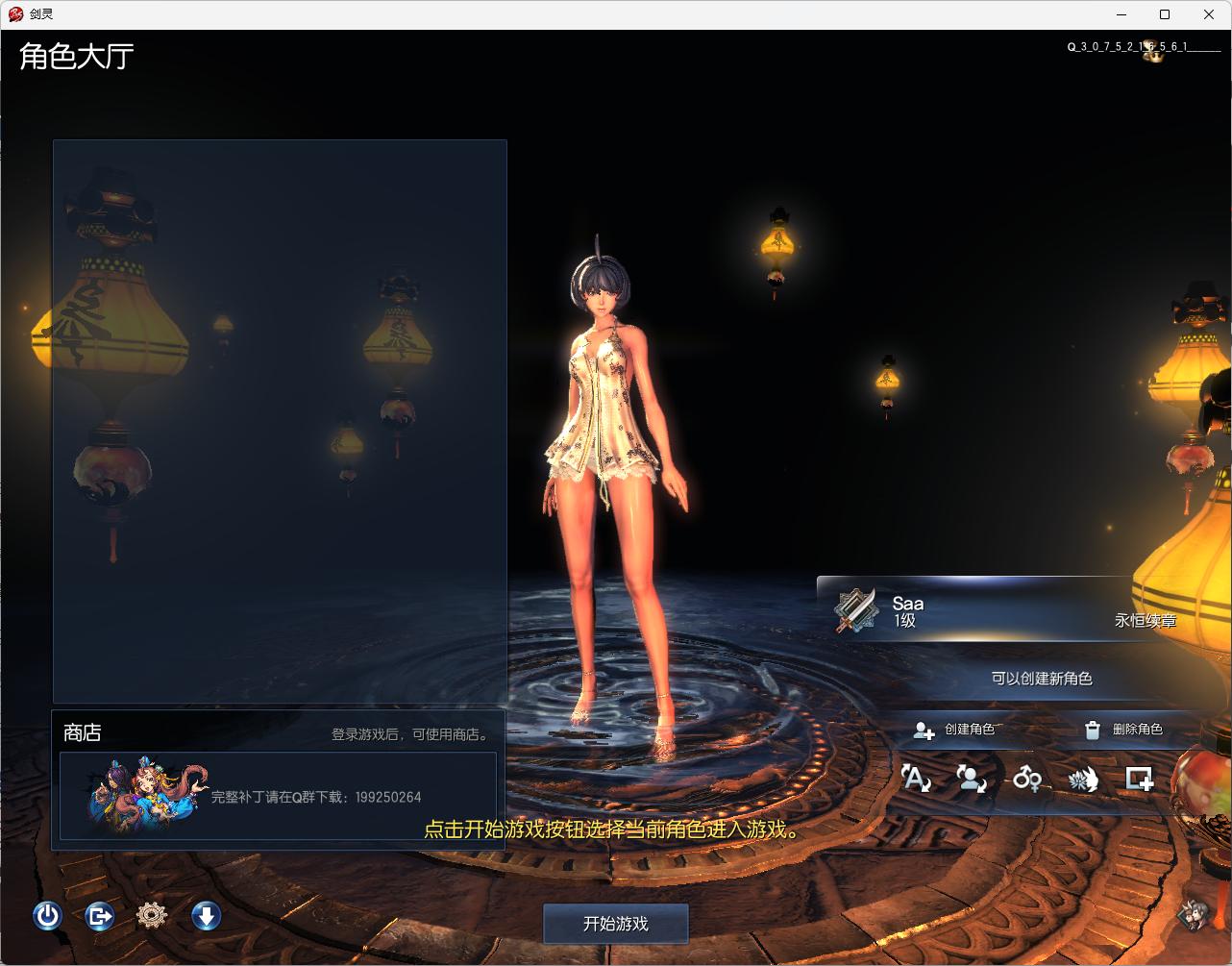Click the character portrait icon in bottom-right corner

click(1195, 915)
